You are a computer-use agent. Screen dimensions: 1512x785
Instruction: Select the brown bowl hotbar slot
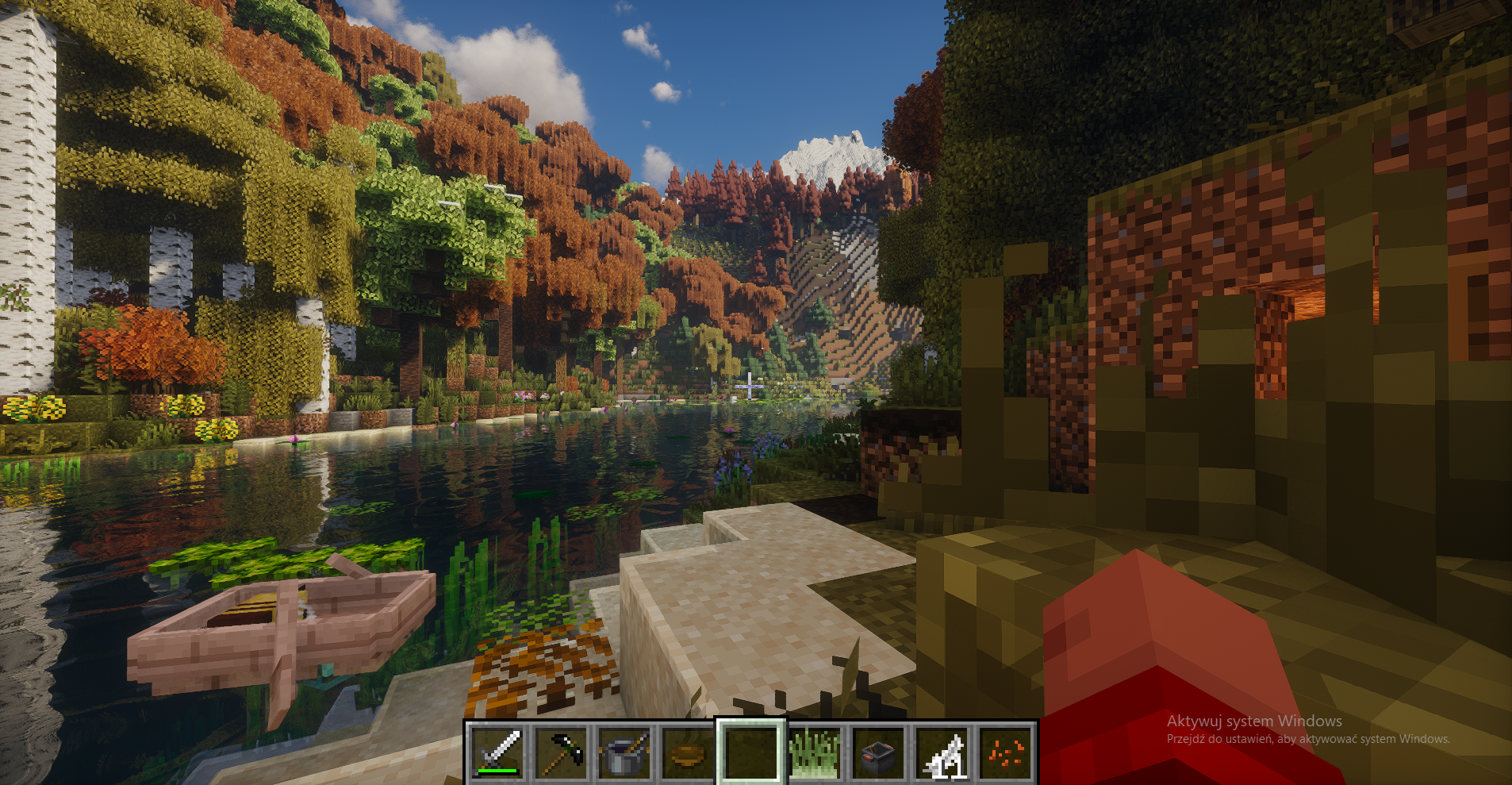[688, 752]
